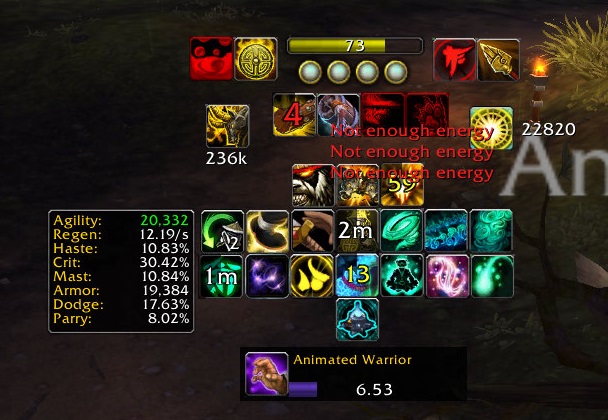Use the red kanji symbol ability

coord(454,59)
